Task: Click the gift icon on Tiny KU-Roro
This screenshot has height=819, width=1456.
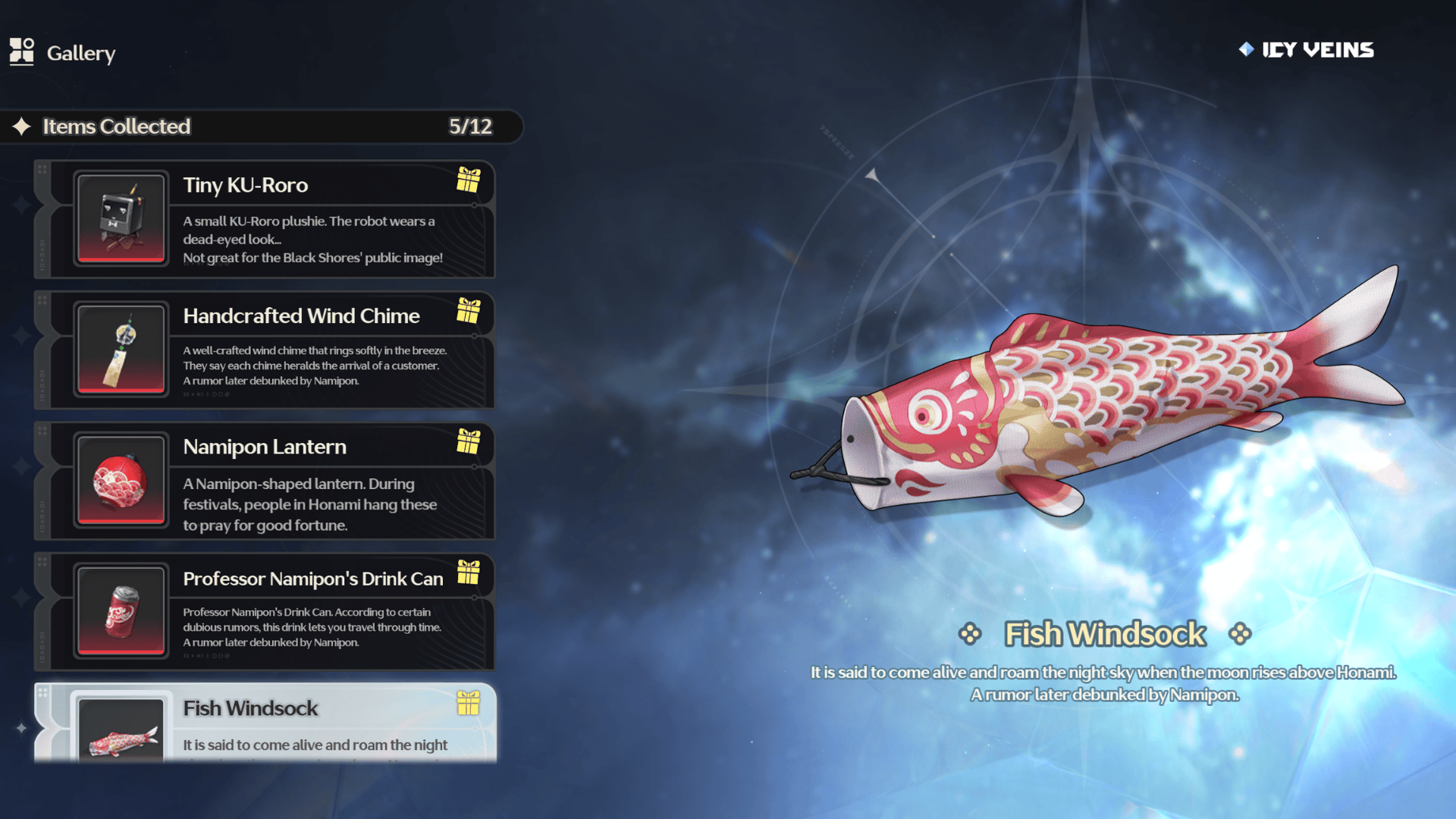Action: 469,180
